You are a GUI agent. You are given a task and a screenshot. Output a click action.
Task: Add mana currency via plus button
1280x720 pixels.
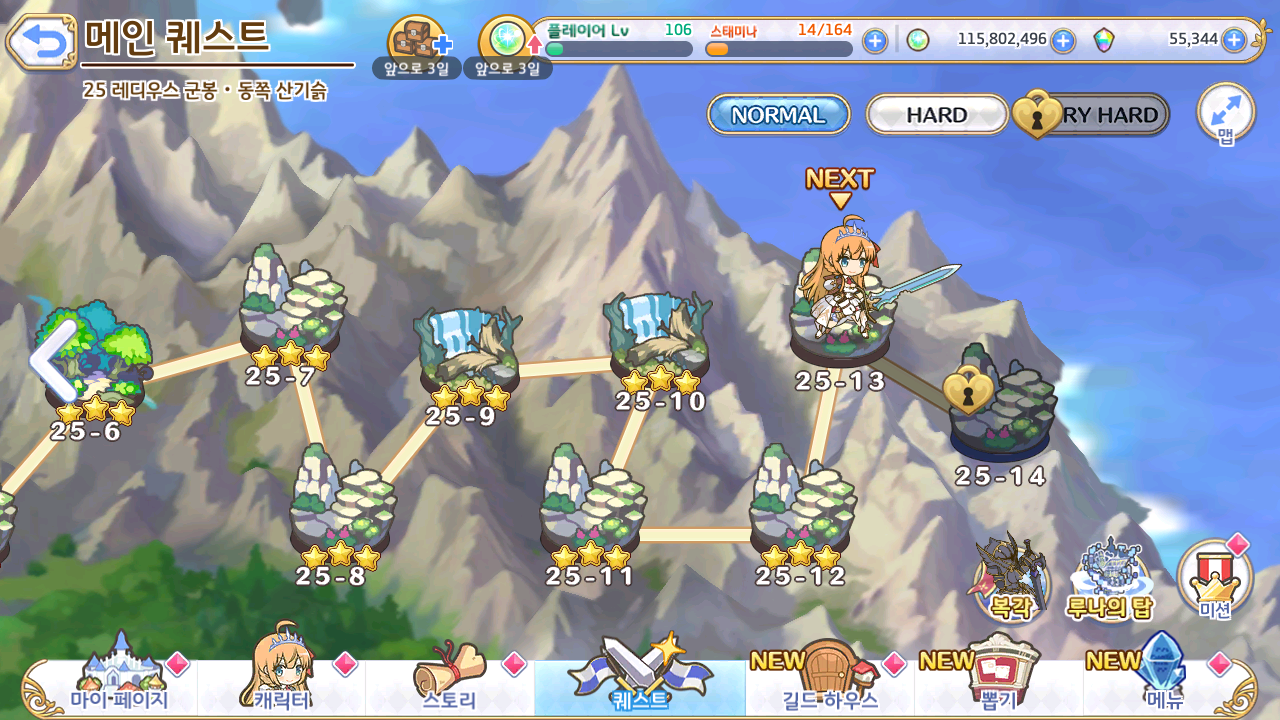coord(1063,41)
